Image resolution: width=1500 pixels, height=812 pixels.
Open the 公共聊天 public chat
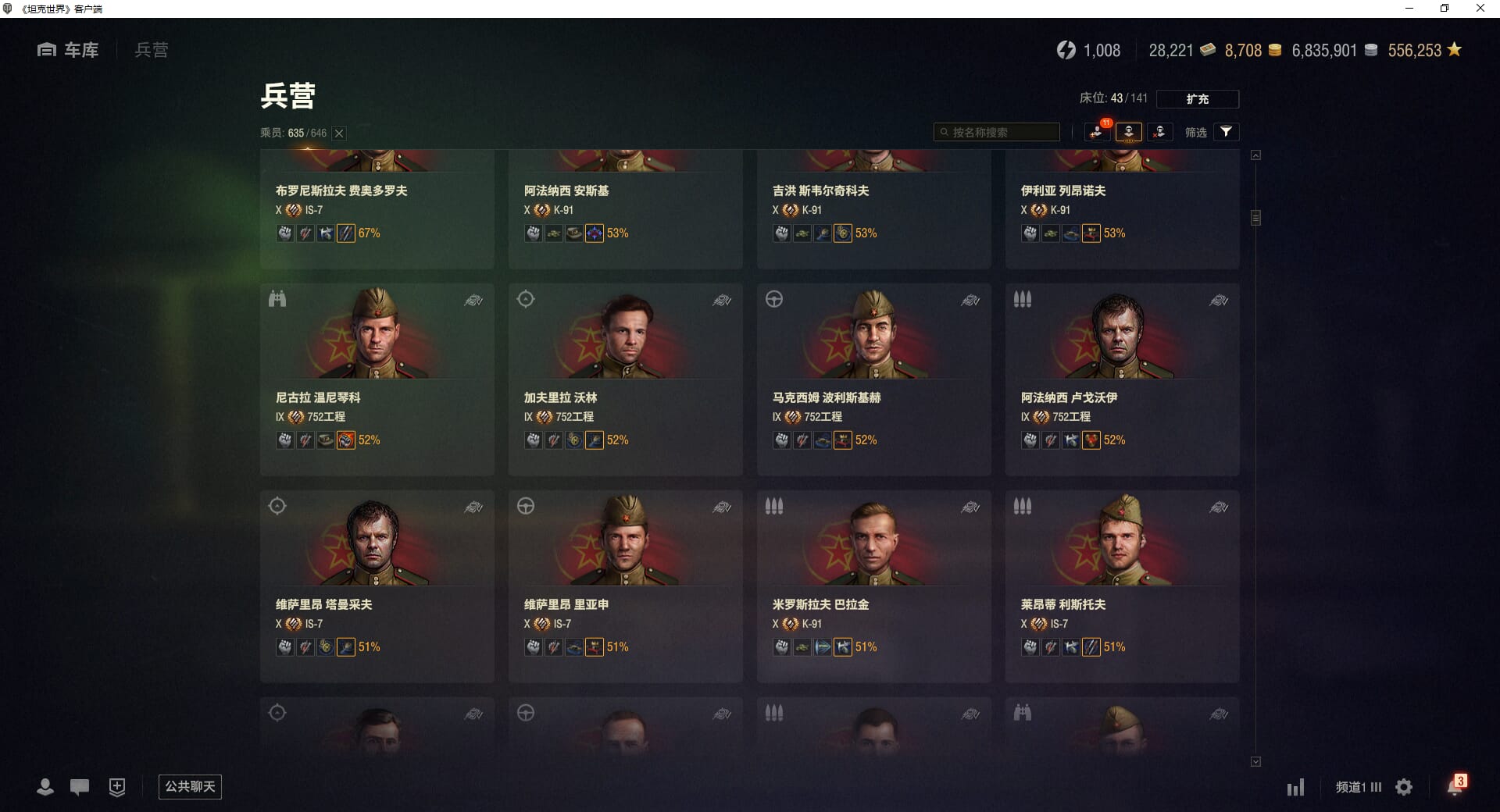pos(190,786)
